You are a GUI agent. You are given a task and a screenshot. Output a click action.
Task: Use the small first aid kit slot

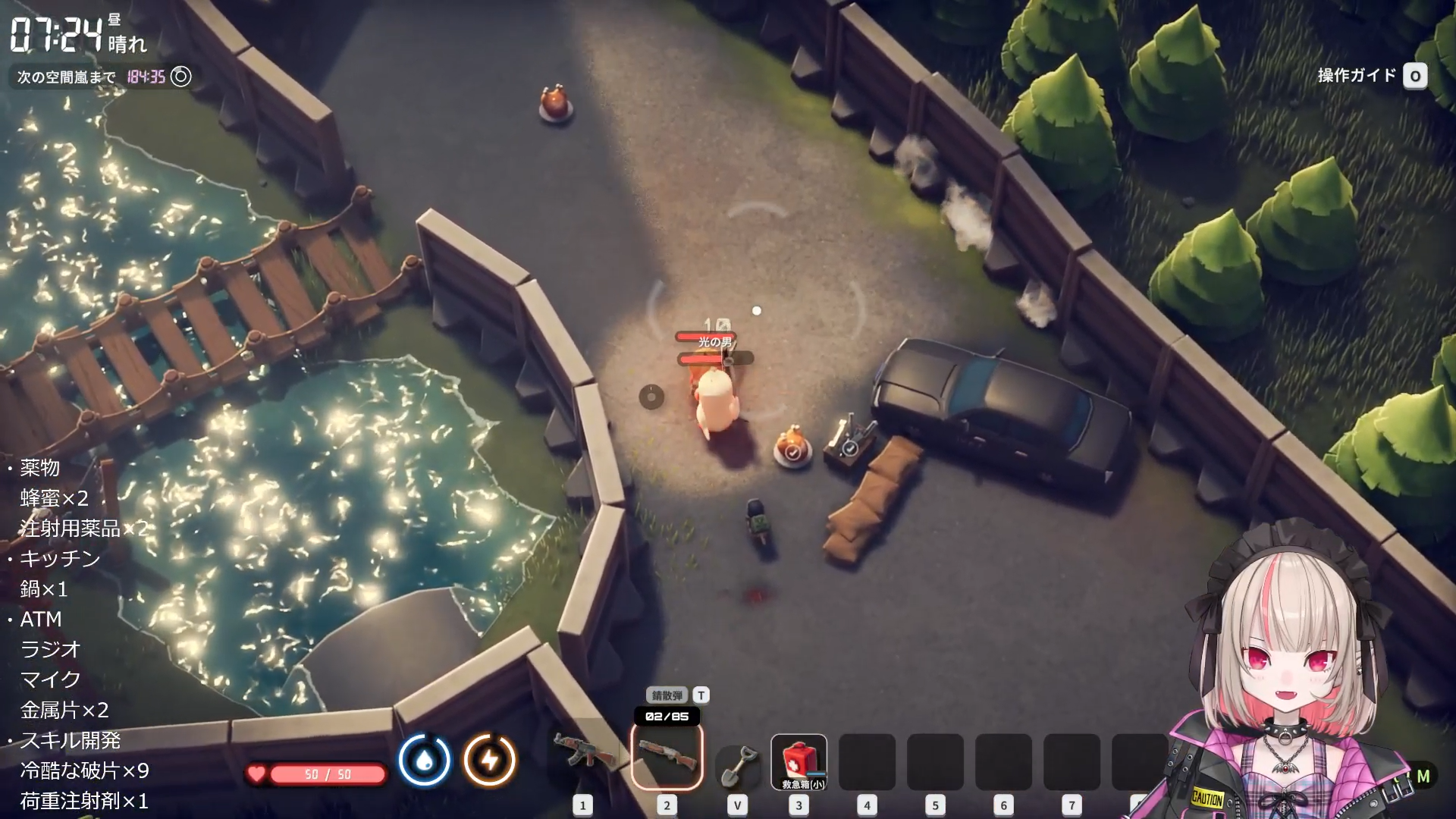[799, 761]
